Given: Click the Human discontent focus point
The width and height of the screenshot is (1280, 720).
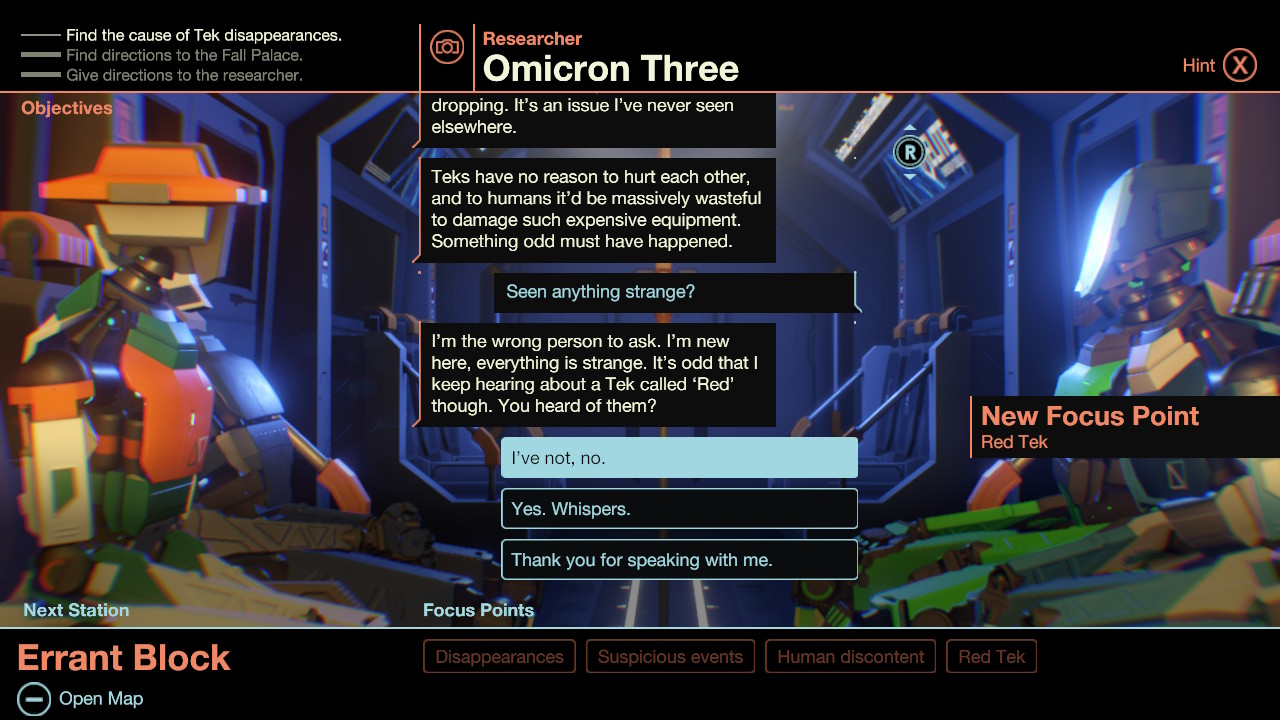Looking at the screenshot, I should [x=850, y=656].
